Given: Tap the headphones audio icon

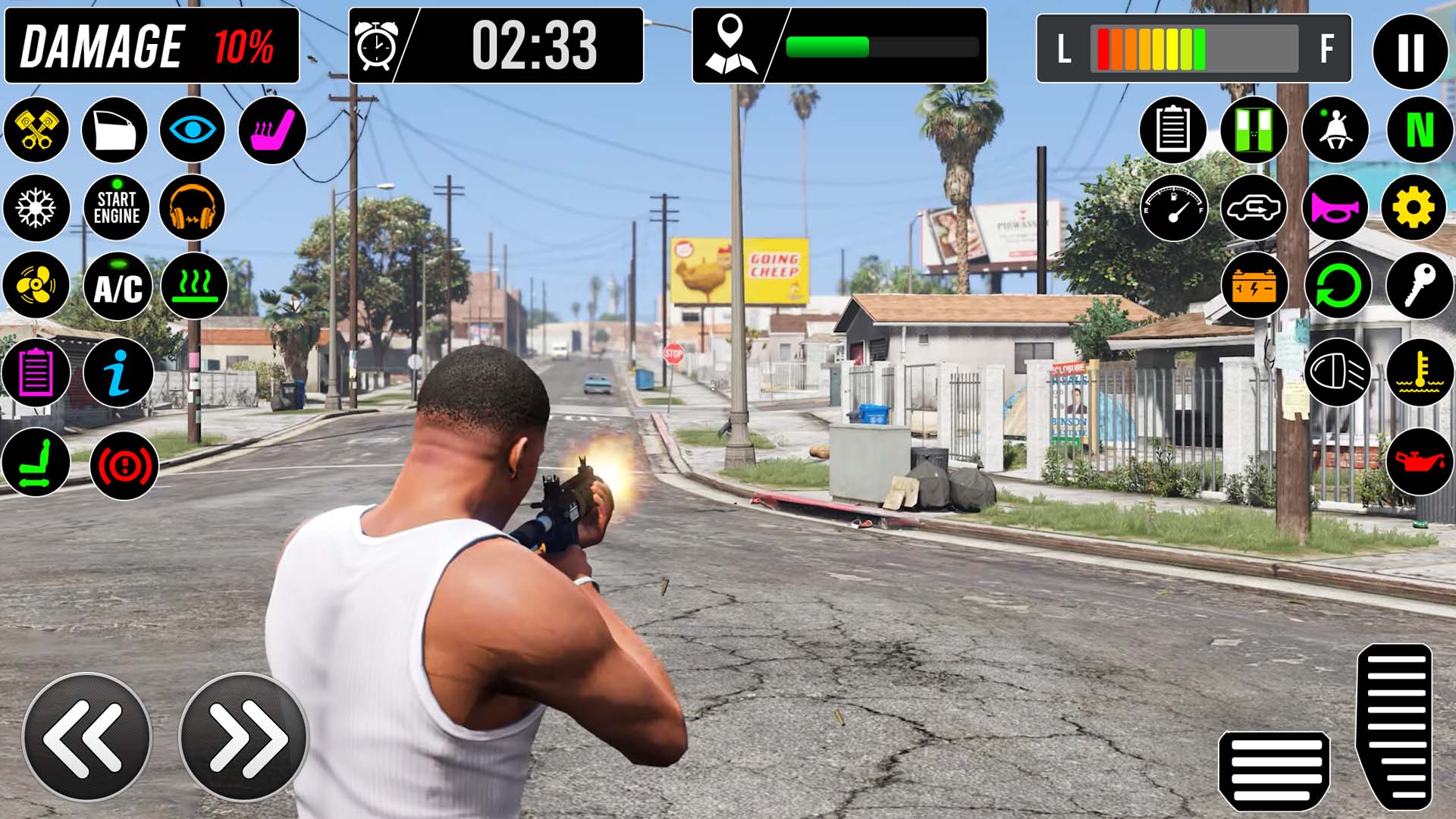Looking at the screenshot, I should 194,209.
